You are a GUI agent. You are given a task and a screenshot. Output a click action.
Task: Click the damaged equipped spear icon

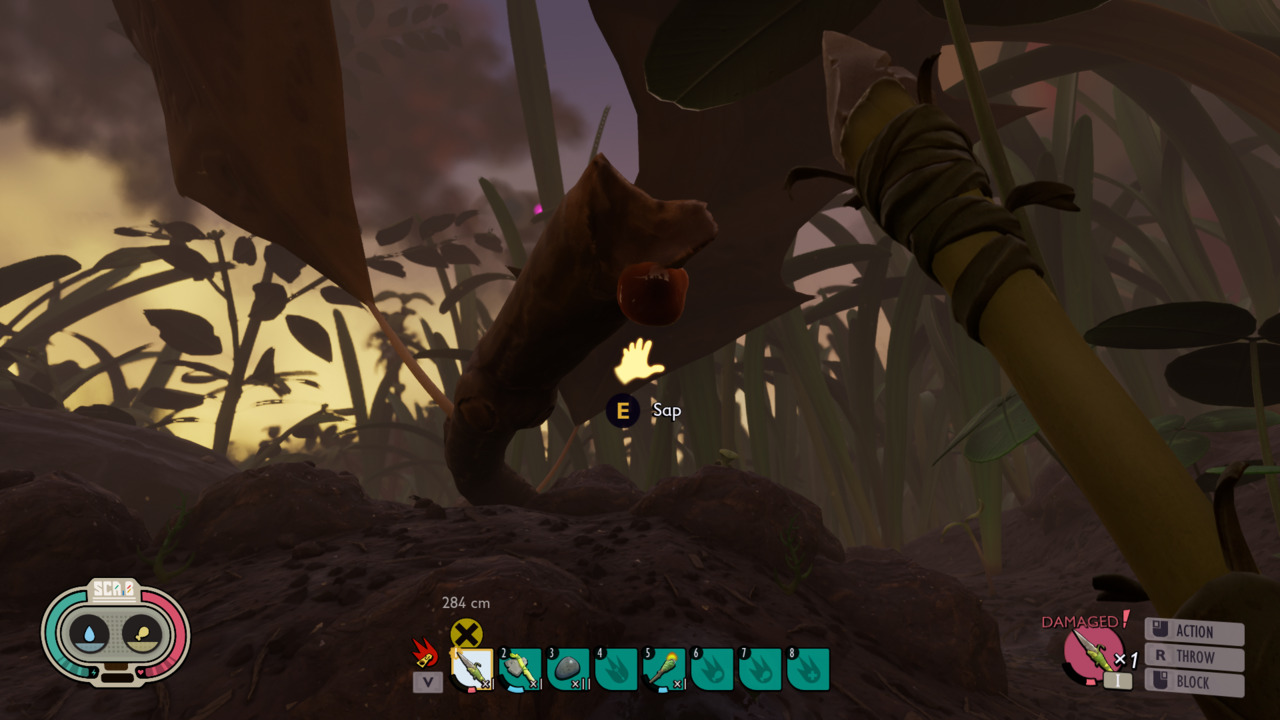[x=1093, y=651]
